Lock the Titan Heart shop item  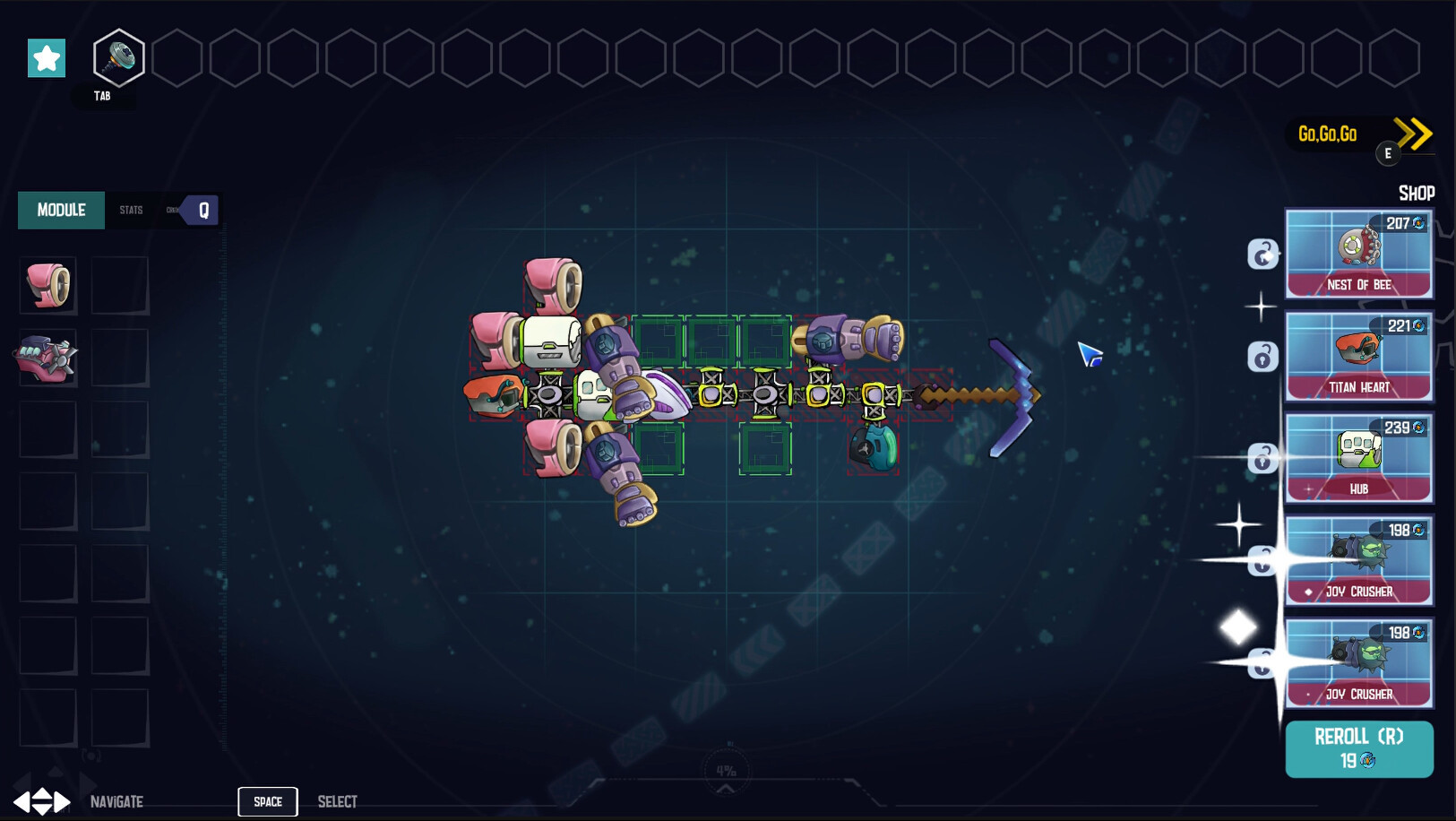pos(1262,357)
